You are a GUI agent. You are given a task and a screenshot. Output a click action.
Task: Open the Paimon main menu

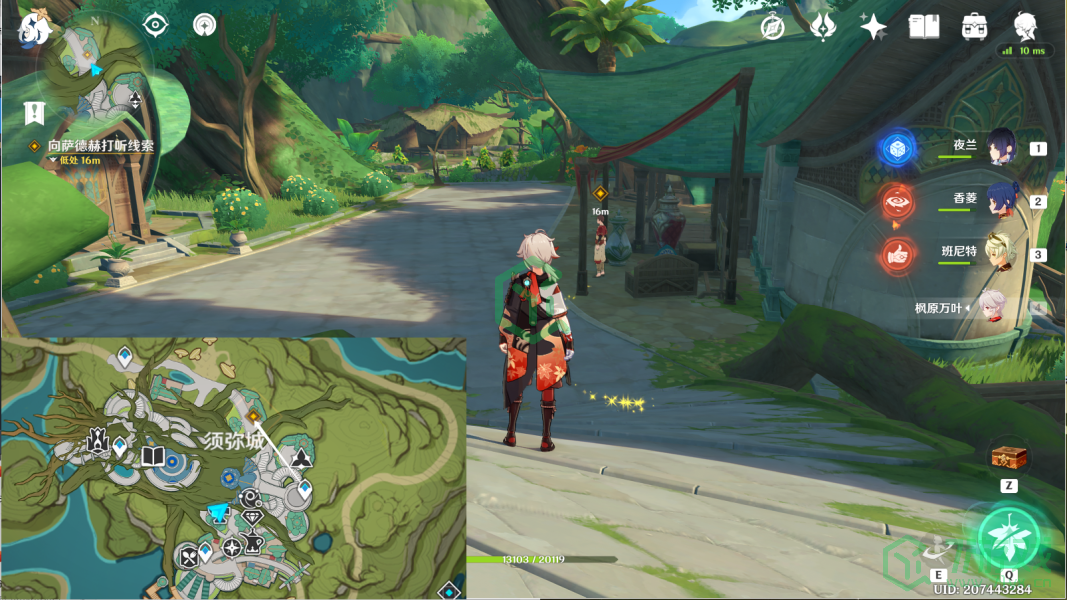point(35,27)
